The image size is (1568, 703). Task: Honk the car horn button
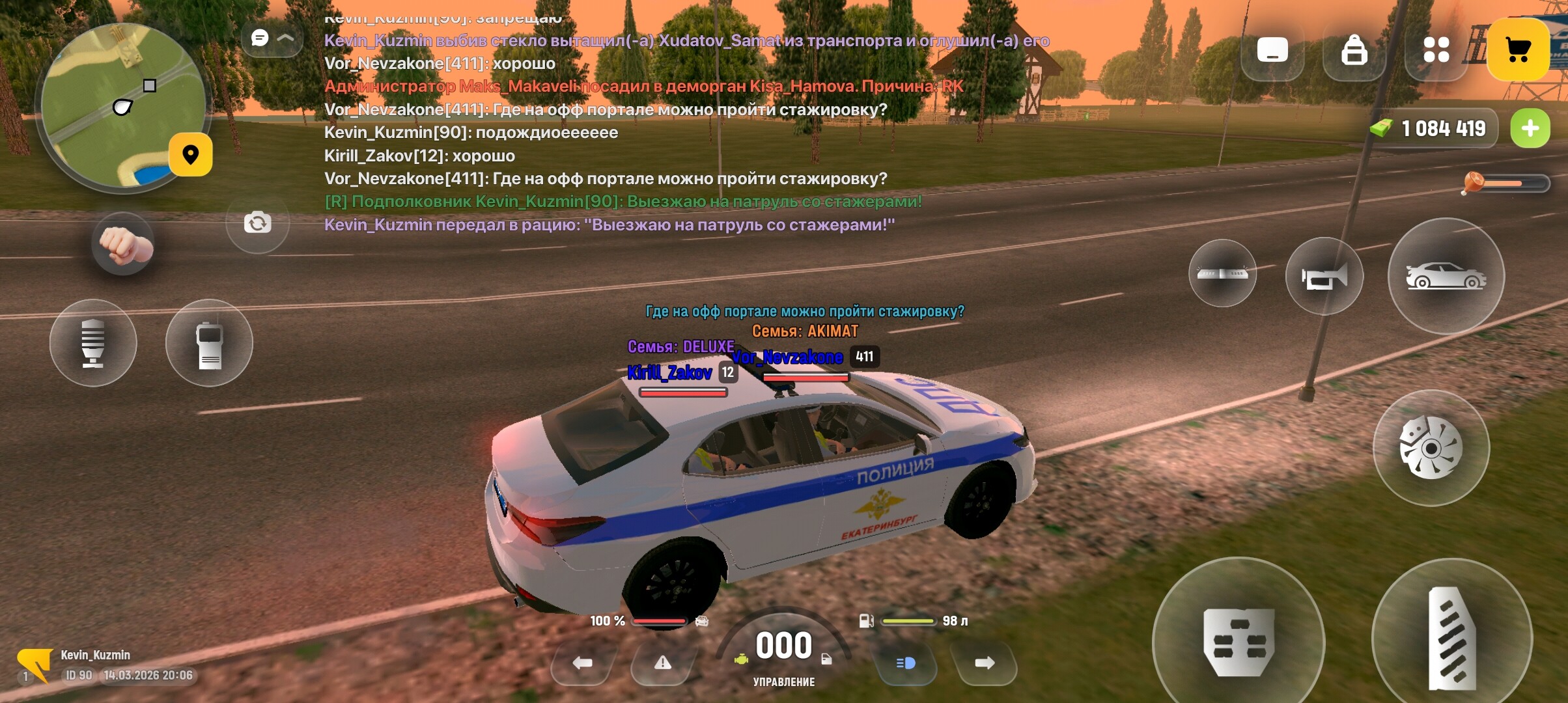pos(1324,277)
